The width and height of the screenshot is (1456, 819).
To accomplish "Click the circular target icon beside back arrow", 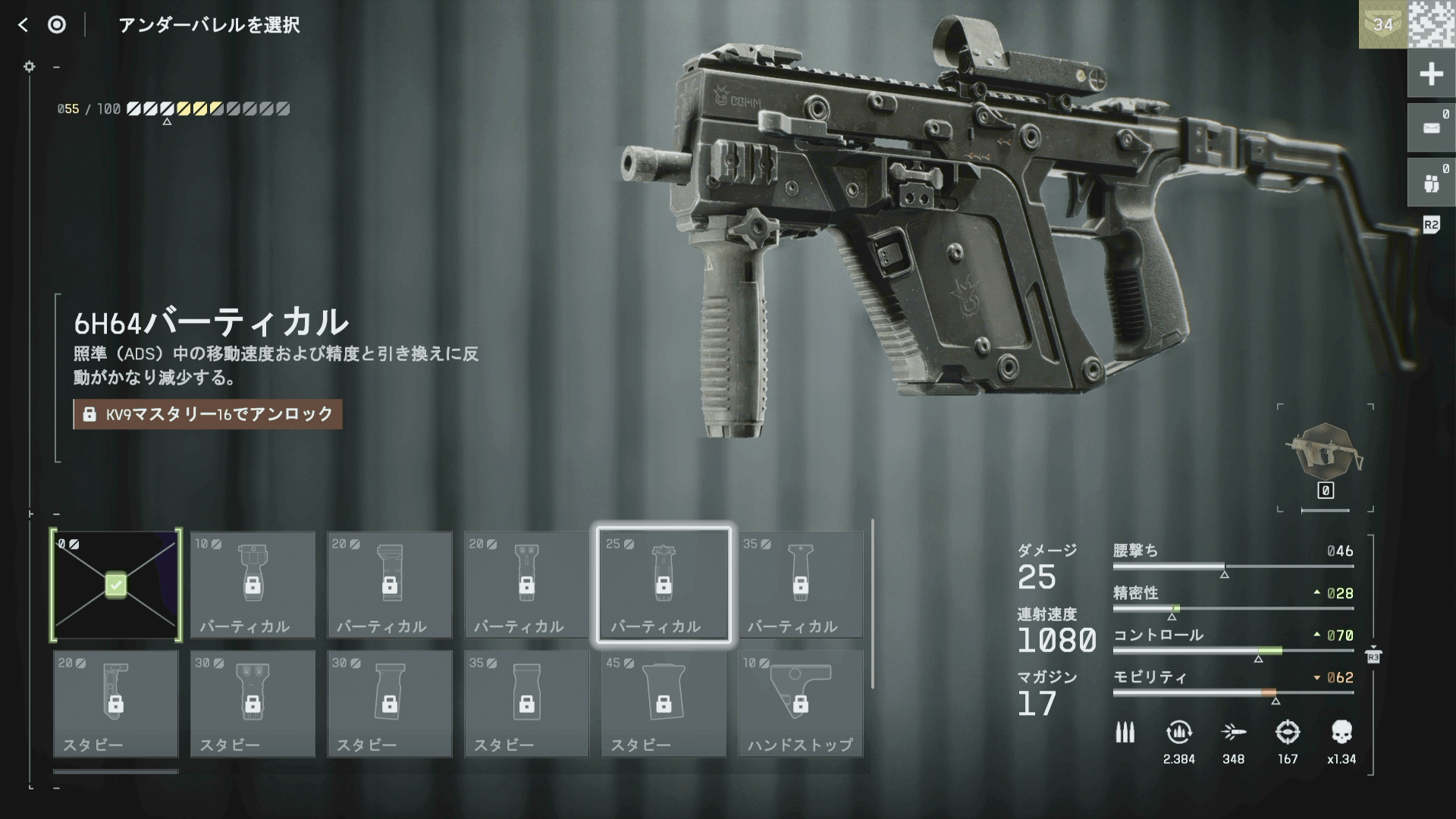I will (57, 25).
